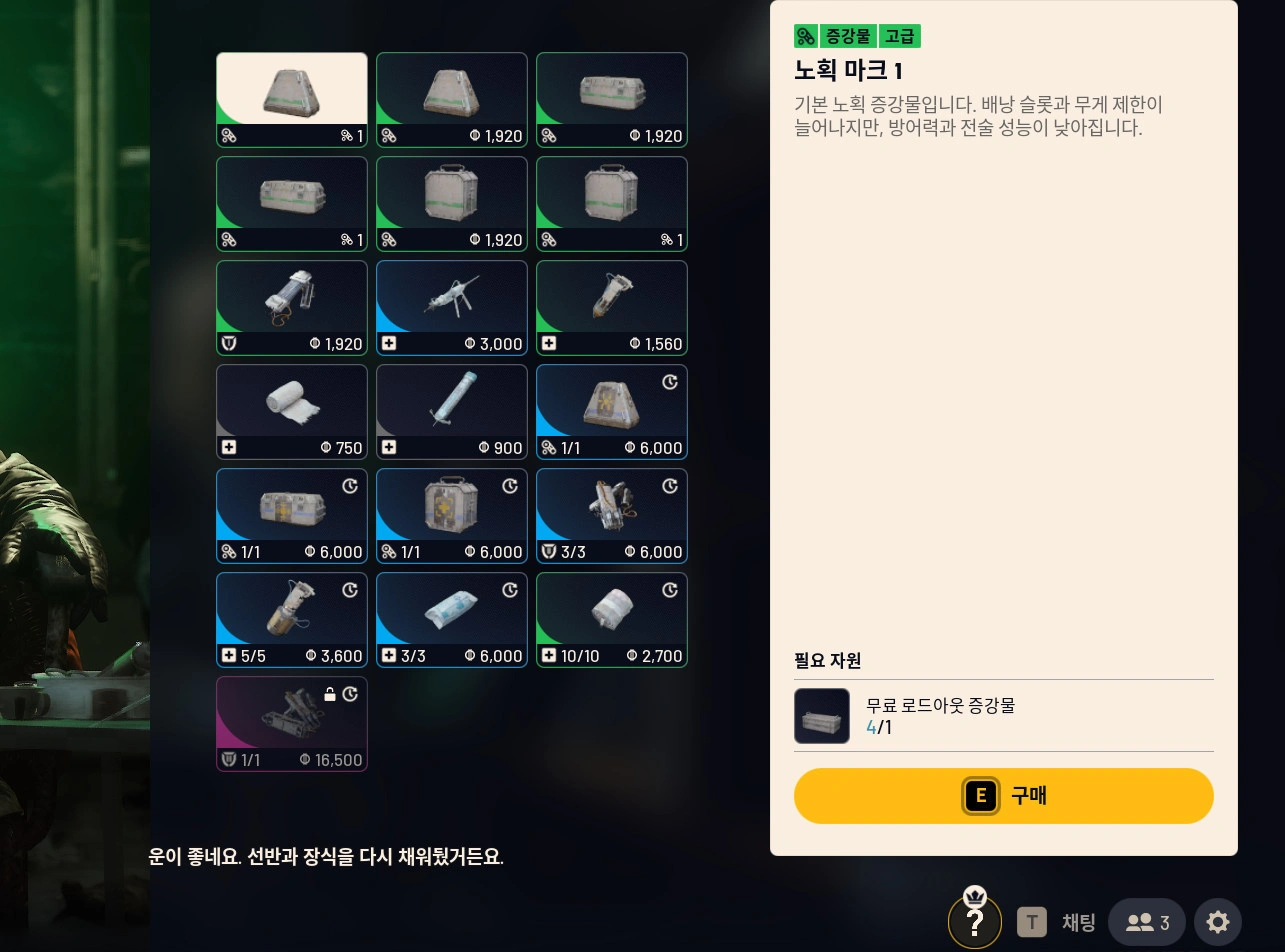Screen dimensions: 1285x952
Task: Choose the syringe item priced 900
Action: pyautogui.click(x=452, y=412)
